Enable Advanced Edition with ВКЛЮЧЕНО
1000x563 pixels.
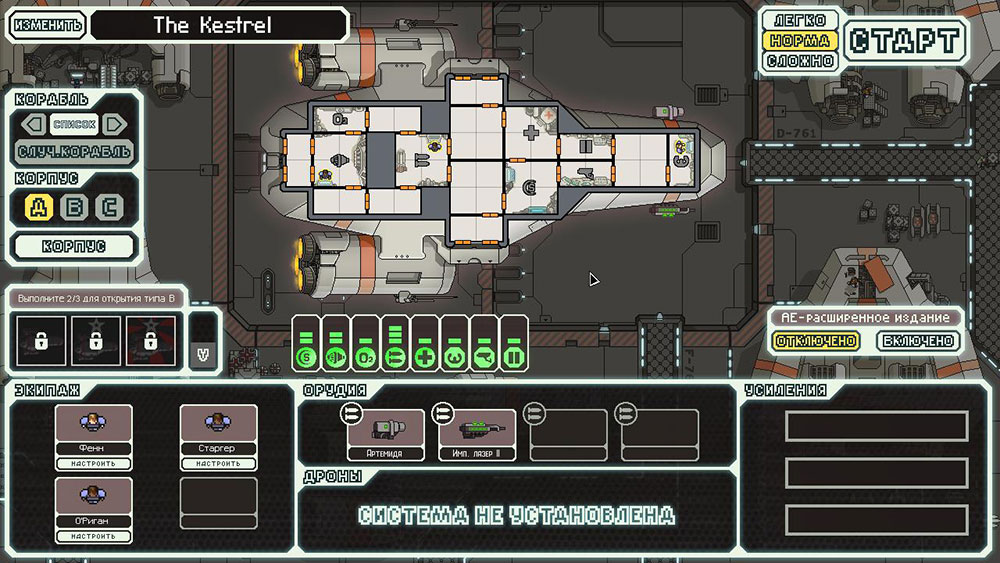click(x=918, y=341)
